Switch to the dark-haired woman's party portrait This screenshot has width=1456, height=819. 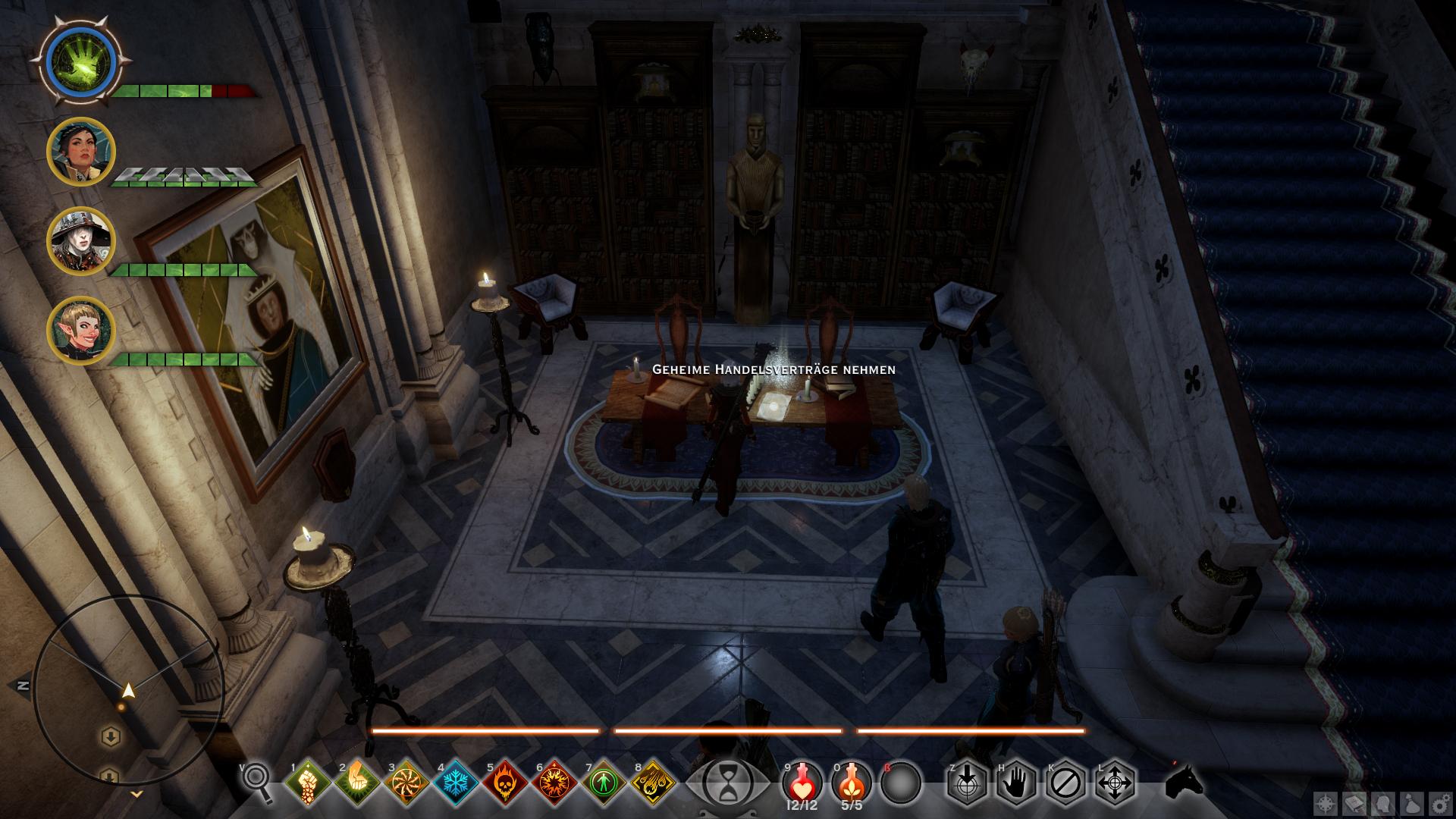click(x=80, y=152)
